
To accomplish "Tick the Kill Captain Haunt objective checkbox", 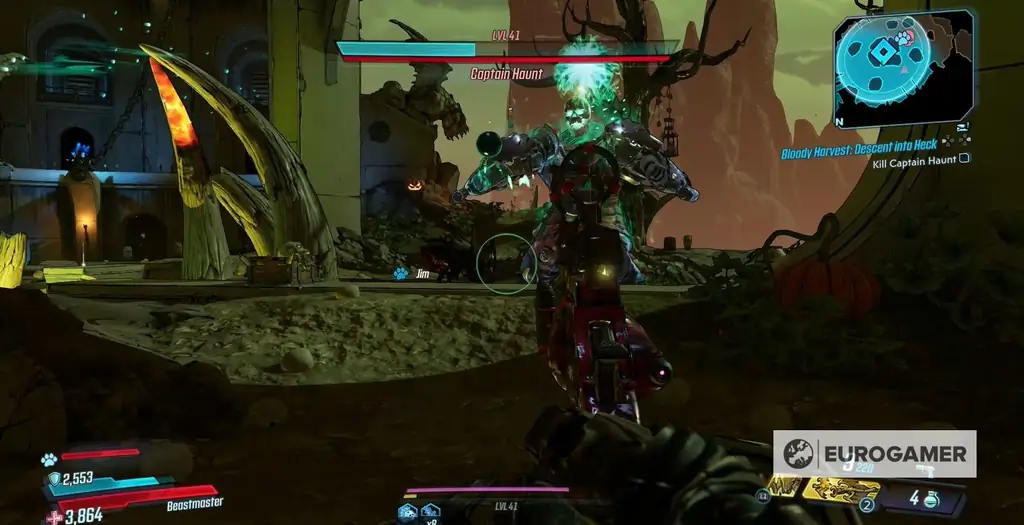I will tap(964, 158).
